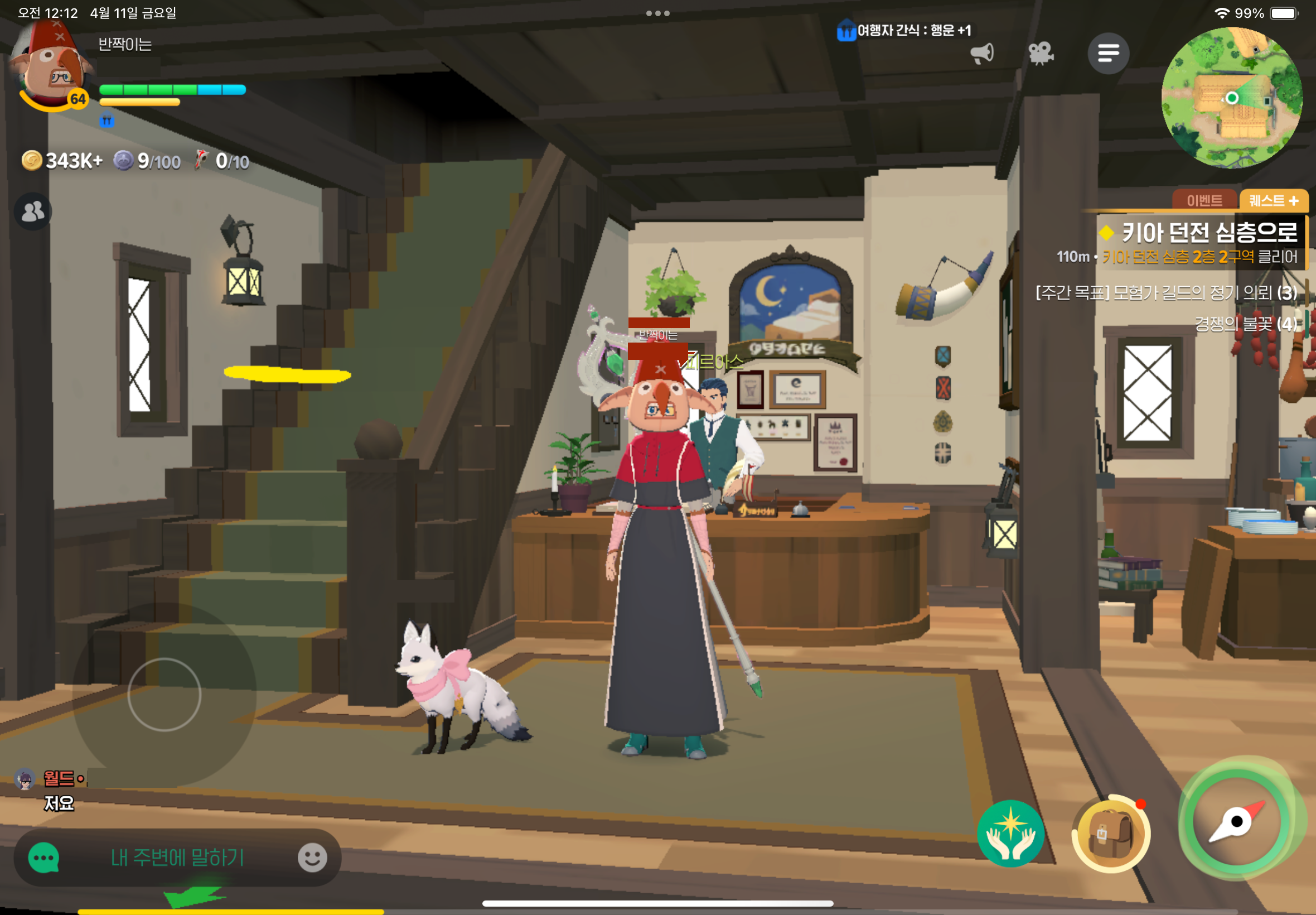Screen dimensions: 1316x915
Task: Tap the green hands sparkle button
Action: click(1010, 833)
